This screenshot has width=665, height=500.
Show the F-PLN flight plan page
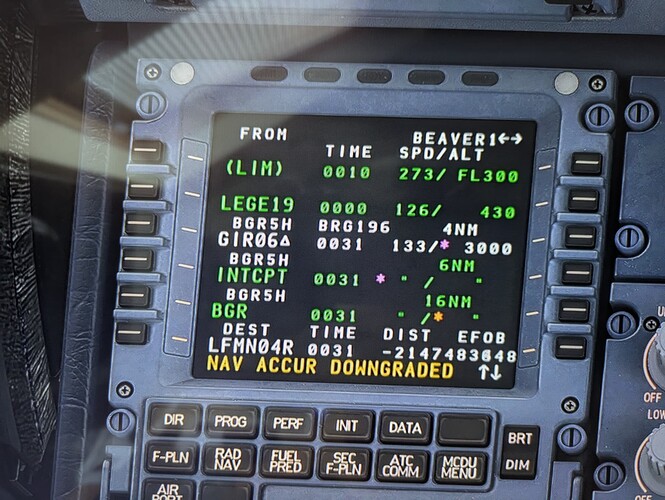(170, 456)
